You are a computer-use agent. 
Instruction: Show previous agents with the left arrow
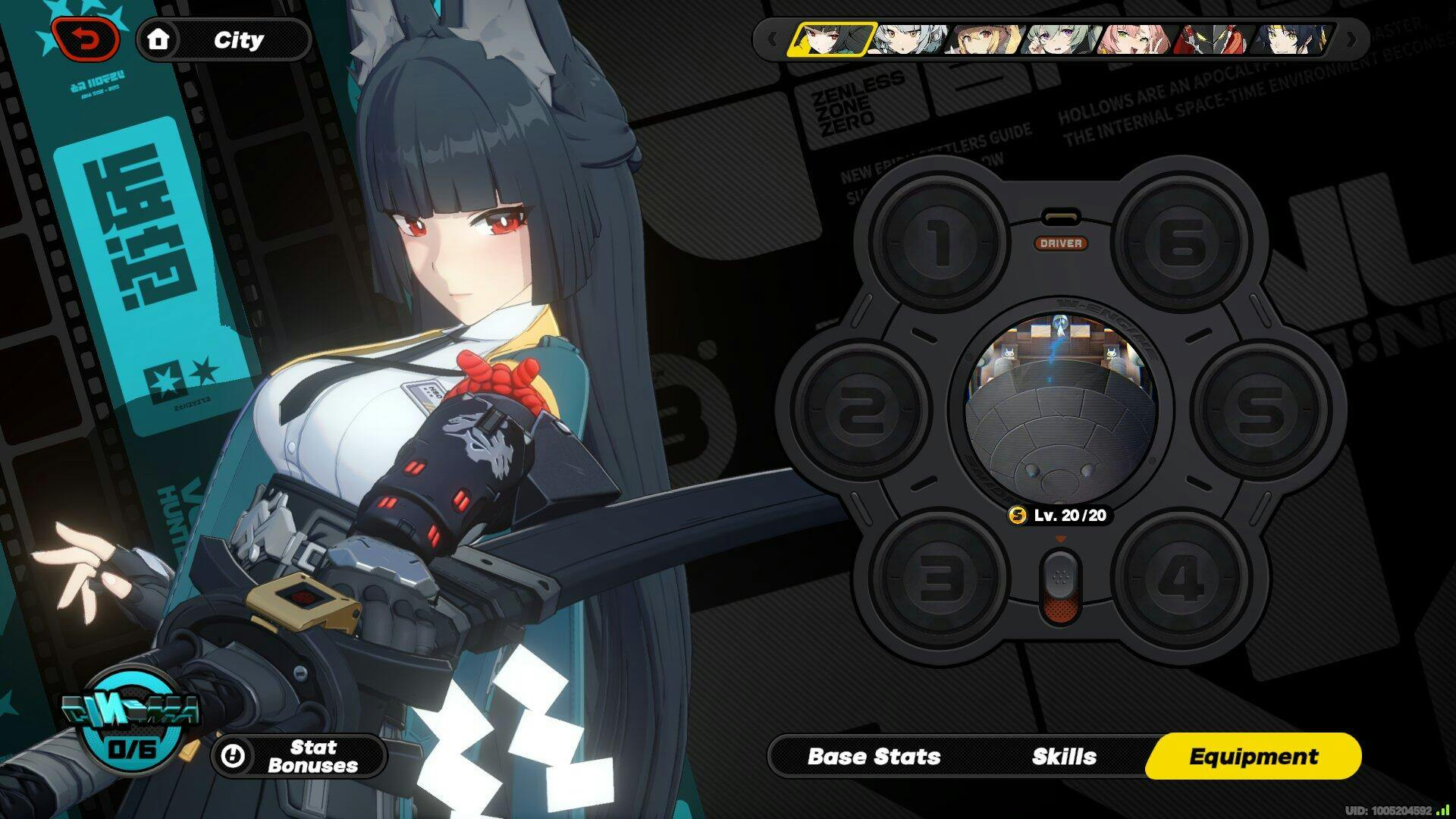[x=772, y=39]
